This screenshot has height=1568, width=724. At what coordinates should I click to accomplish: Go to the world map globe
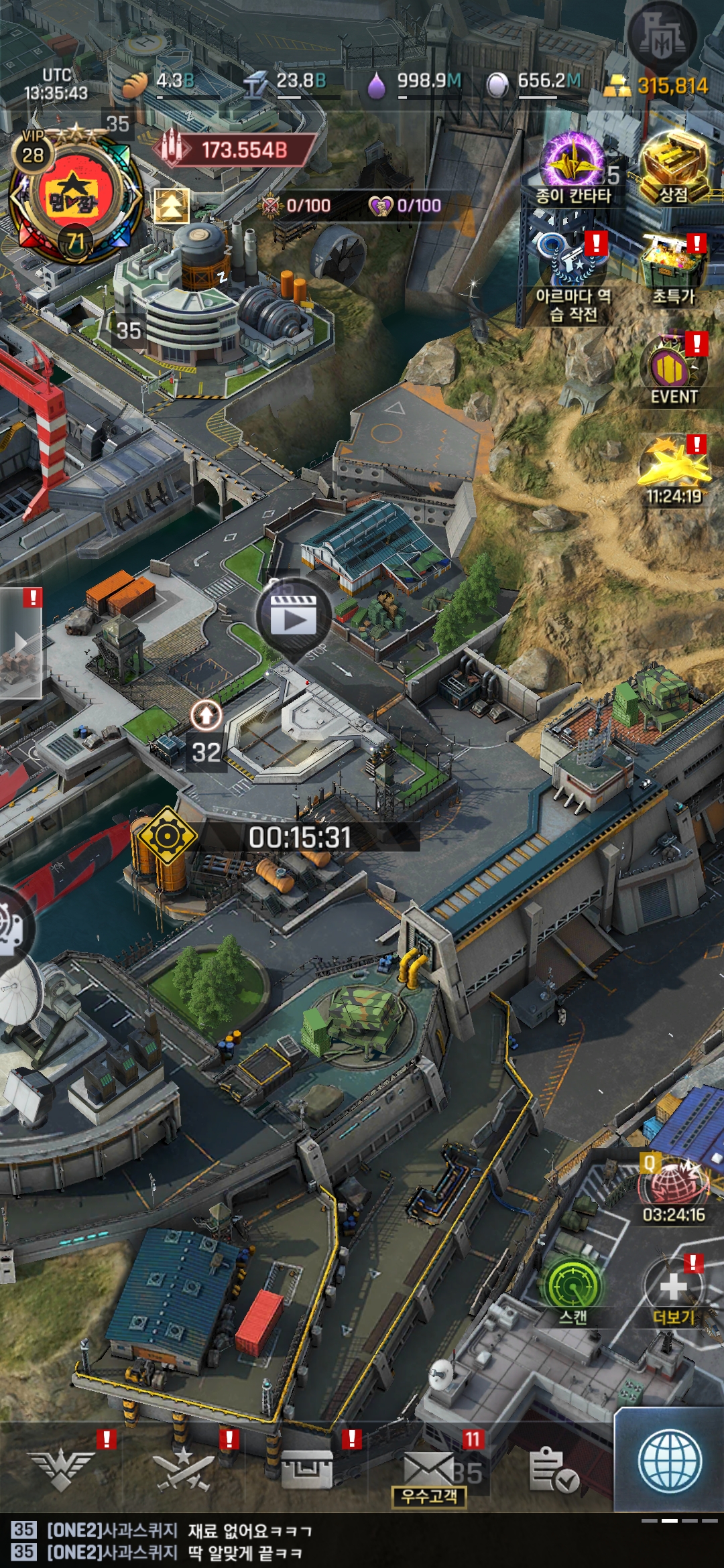click(x=670, y=1462)
